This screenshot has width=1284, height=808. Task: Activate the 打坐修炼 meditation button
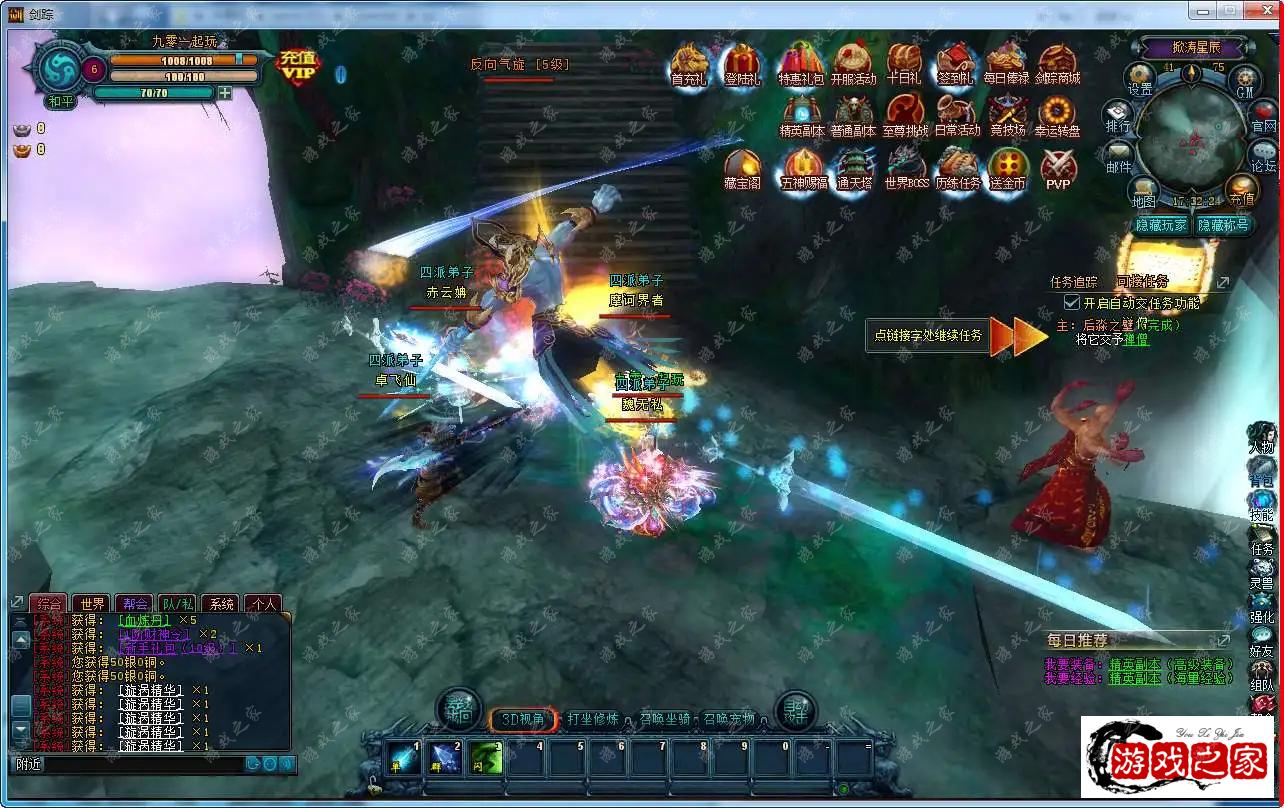click(592, 719)
